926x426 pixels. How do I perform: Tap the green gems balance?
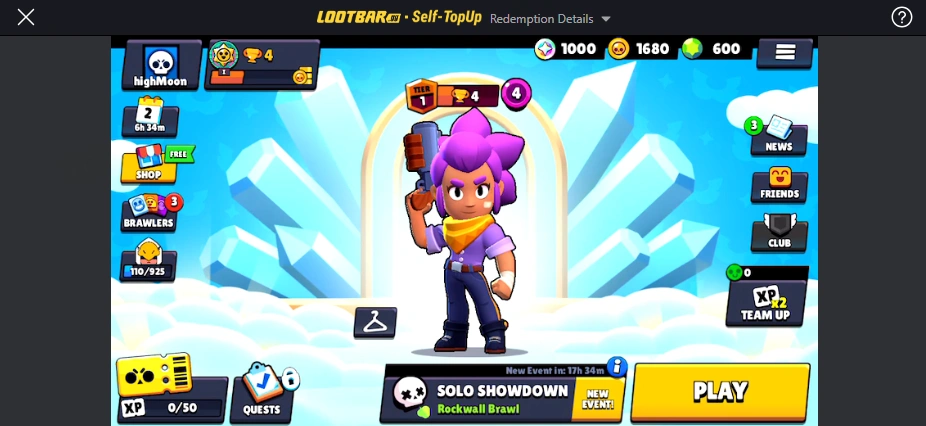click(711, 49)
